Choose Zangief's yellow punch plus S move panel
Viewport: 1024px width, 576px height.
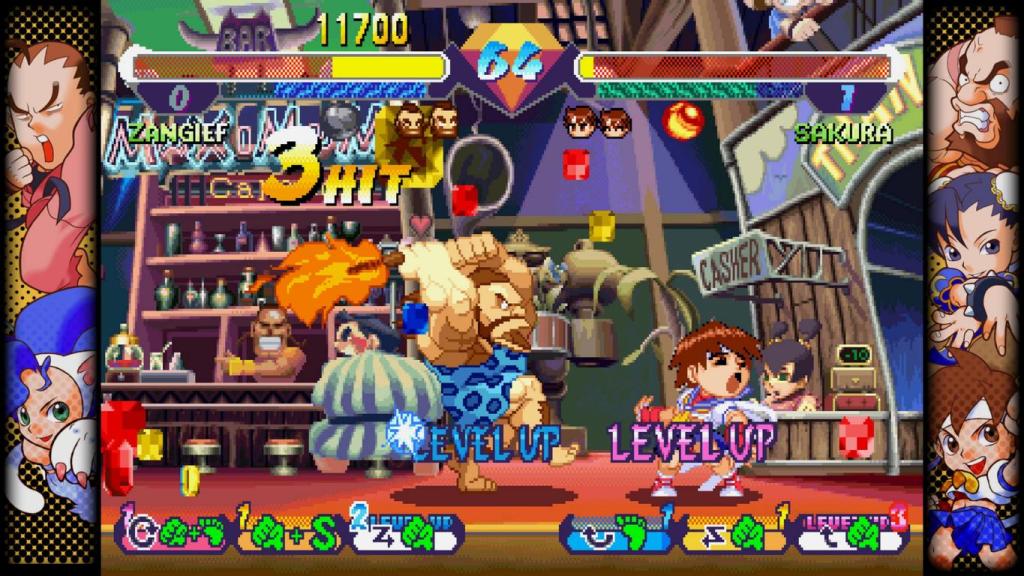pyautogui.click(x=290, y=531)
